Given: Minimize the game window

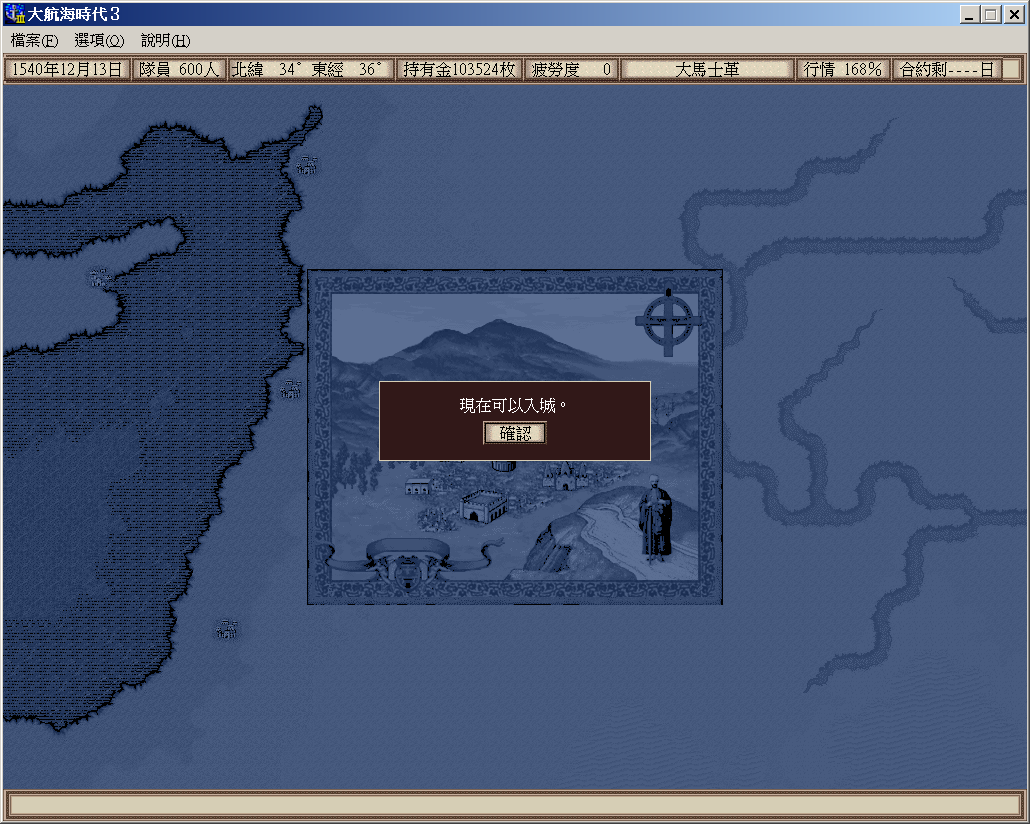Looking at the screenshot, I should 969,15.
